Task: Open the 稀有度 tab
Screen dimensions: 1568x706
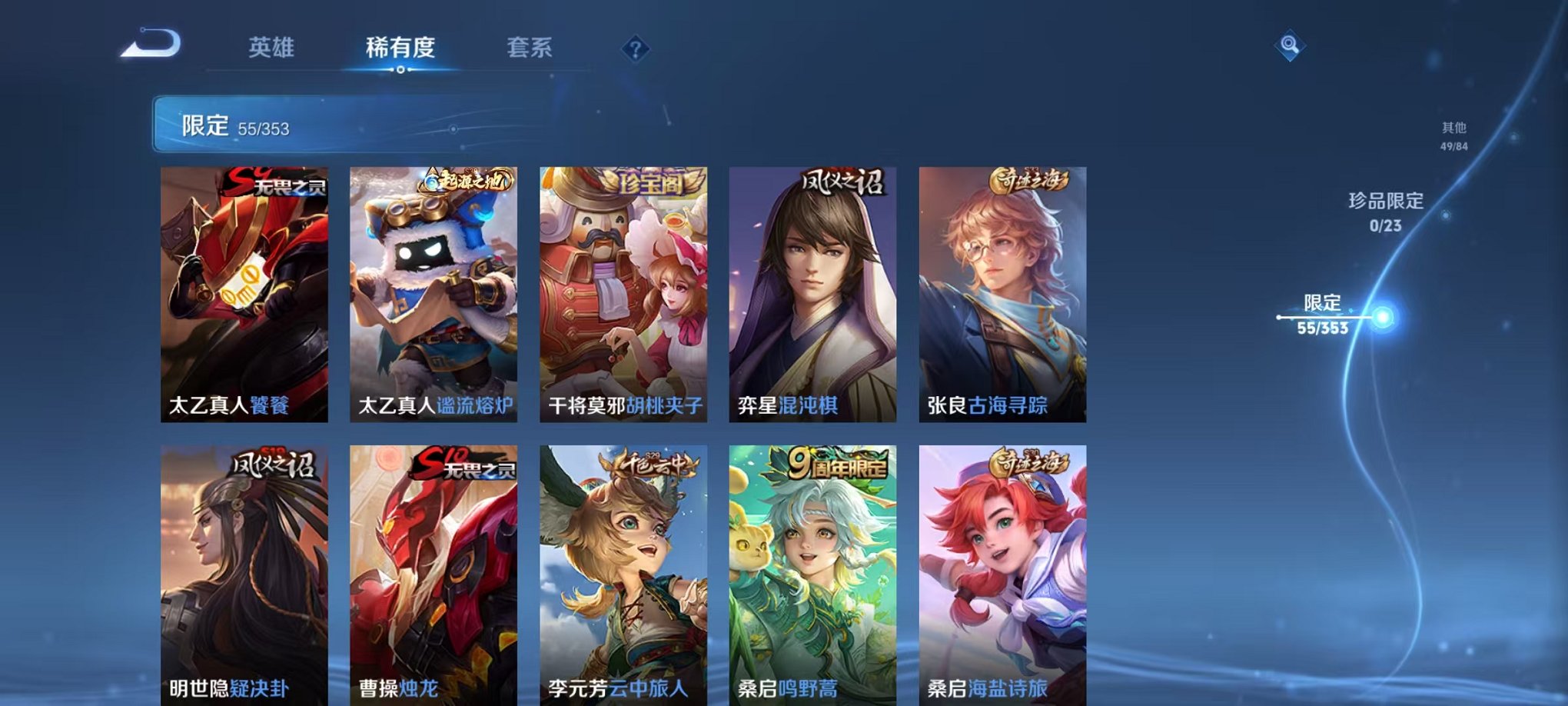Action: pos(401,46)
